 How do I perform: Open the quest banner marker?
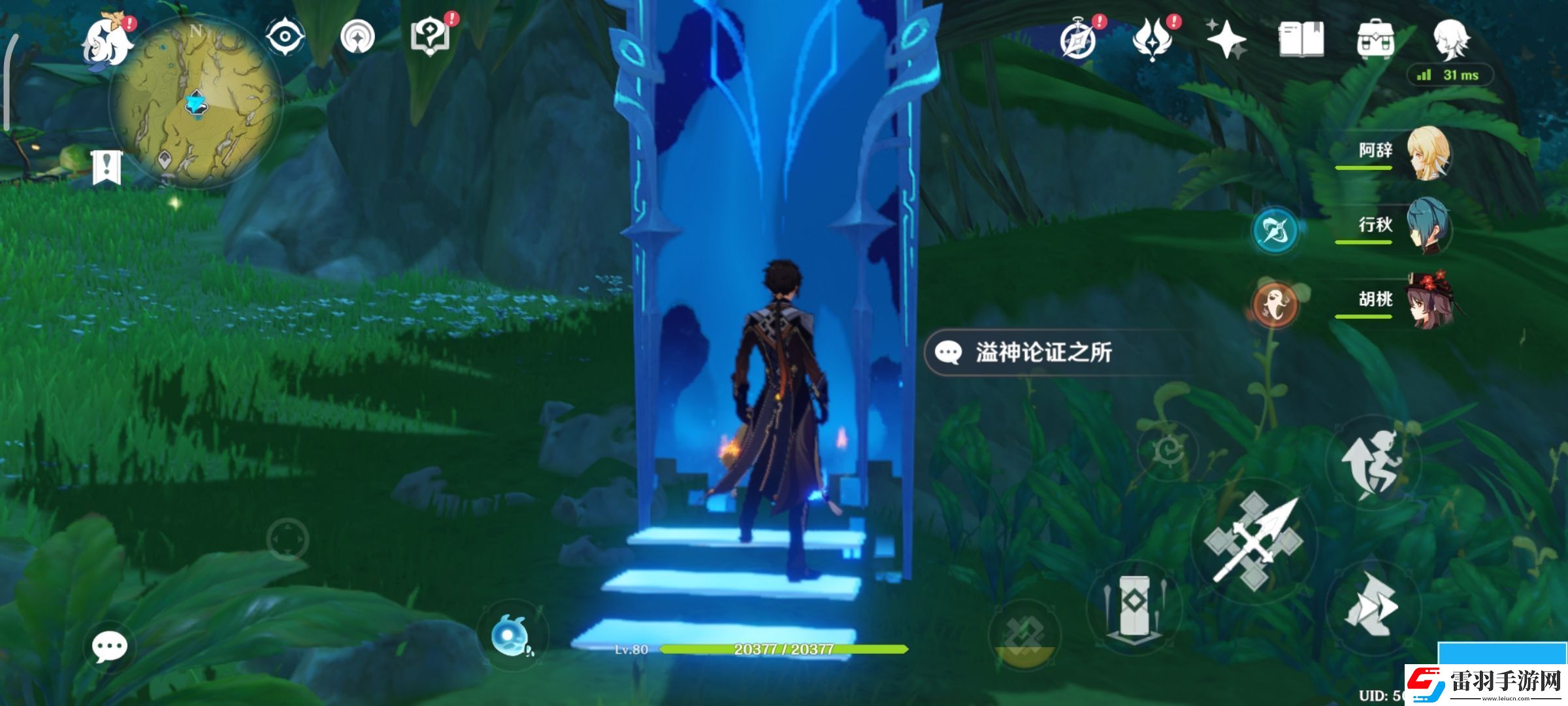click(106, 167)
